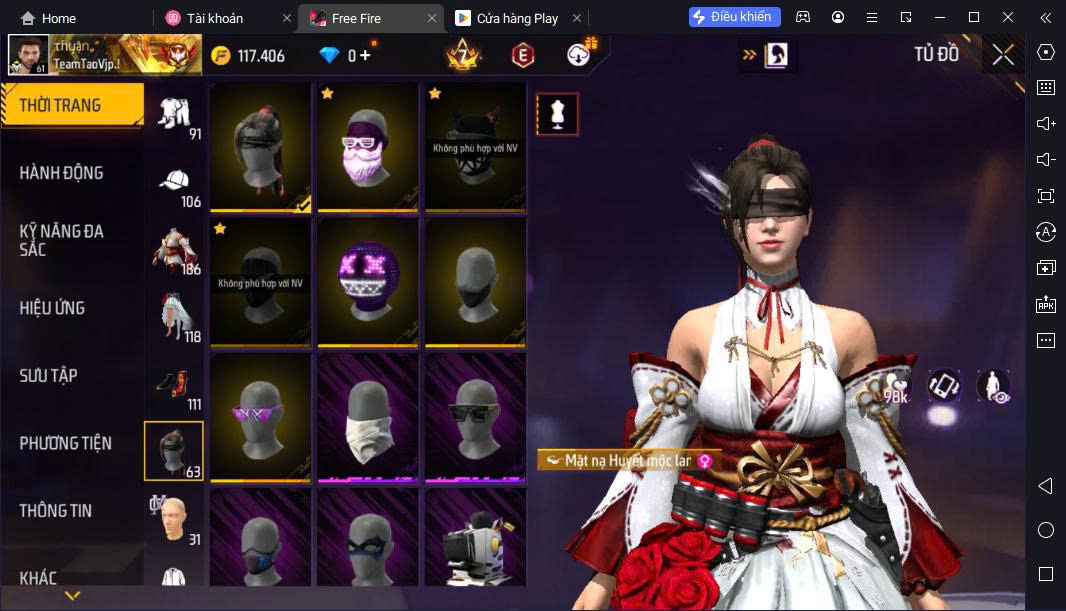Select the pink sunglasses mask item
This screenshot has width=1066, height=611.
tap(260, 417)
